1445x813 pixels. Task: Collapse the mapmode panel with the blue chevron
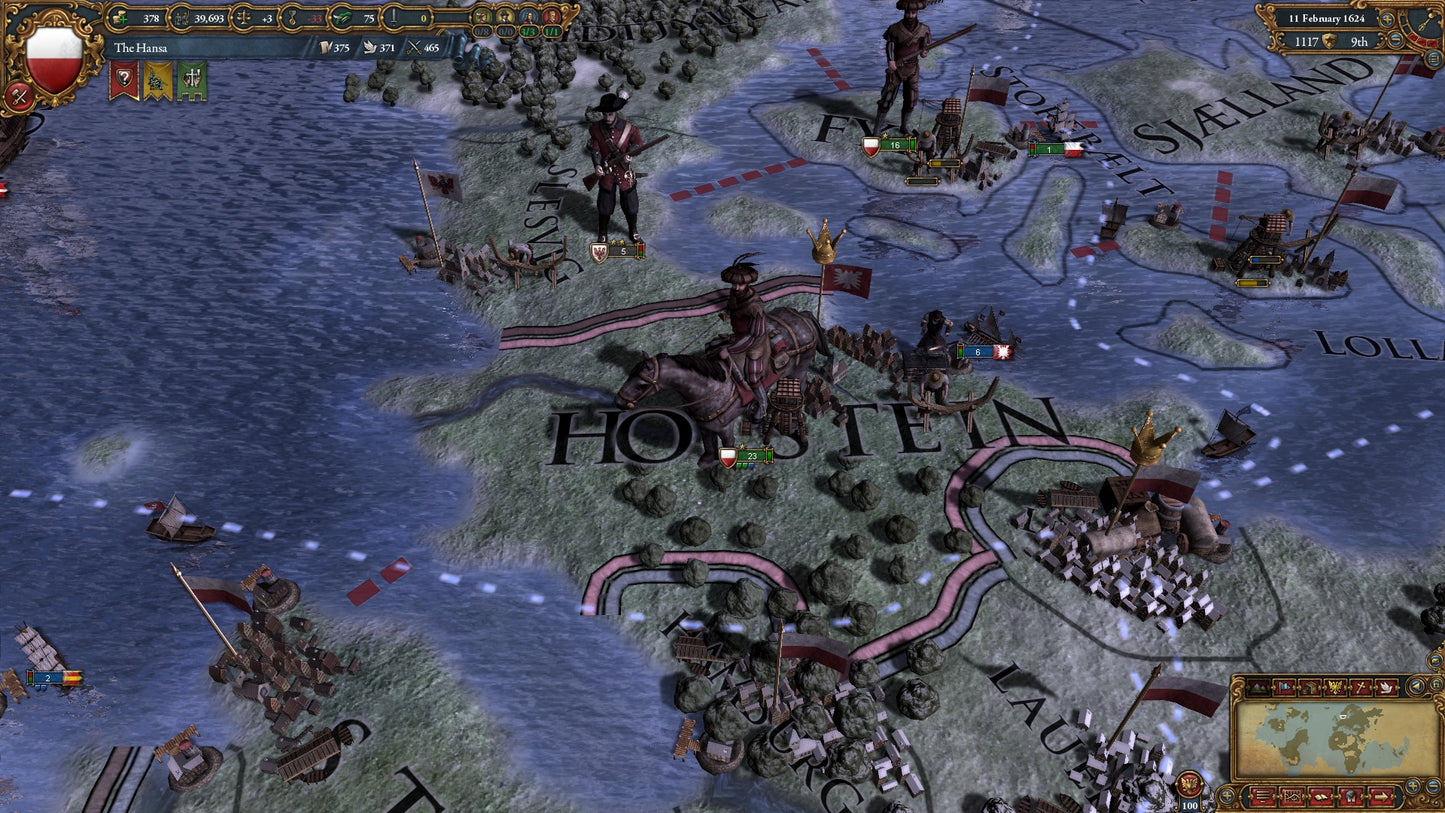(x=1417, y=687)
